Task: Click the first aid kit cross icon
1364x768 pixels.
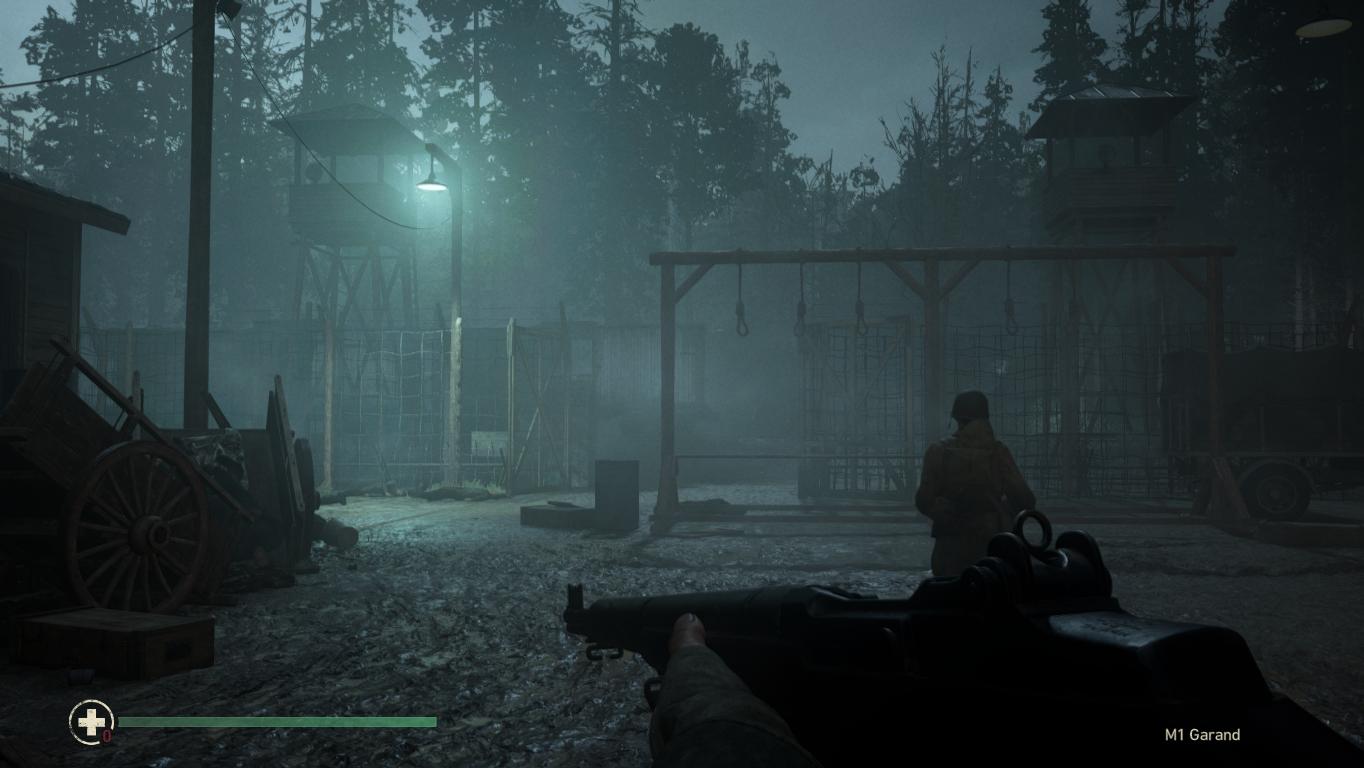Action: 90,722
